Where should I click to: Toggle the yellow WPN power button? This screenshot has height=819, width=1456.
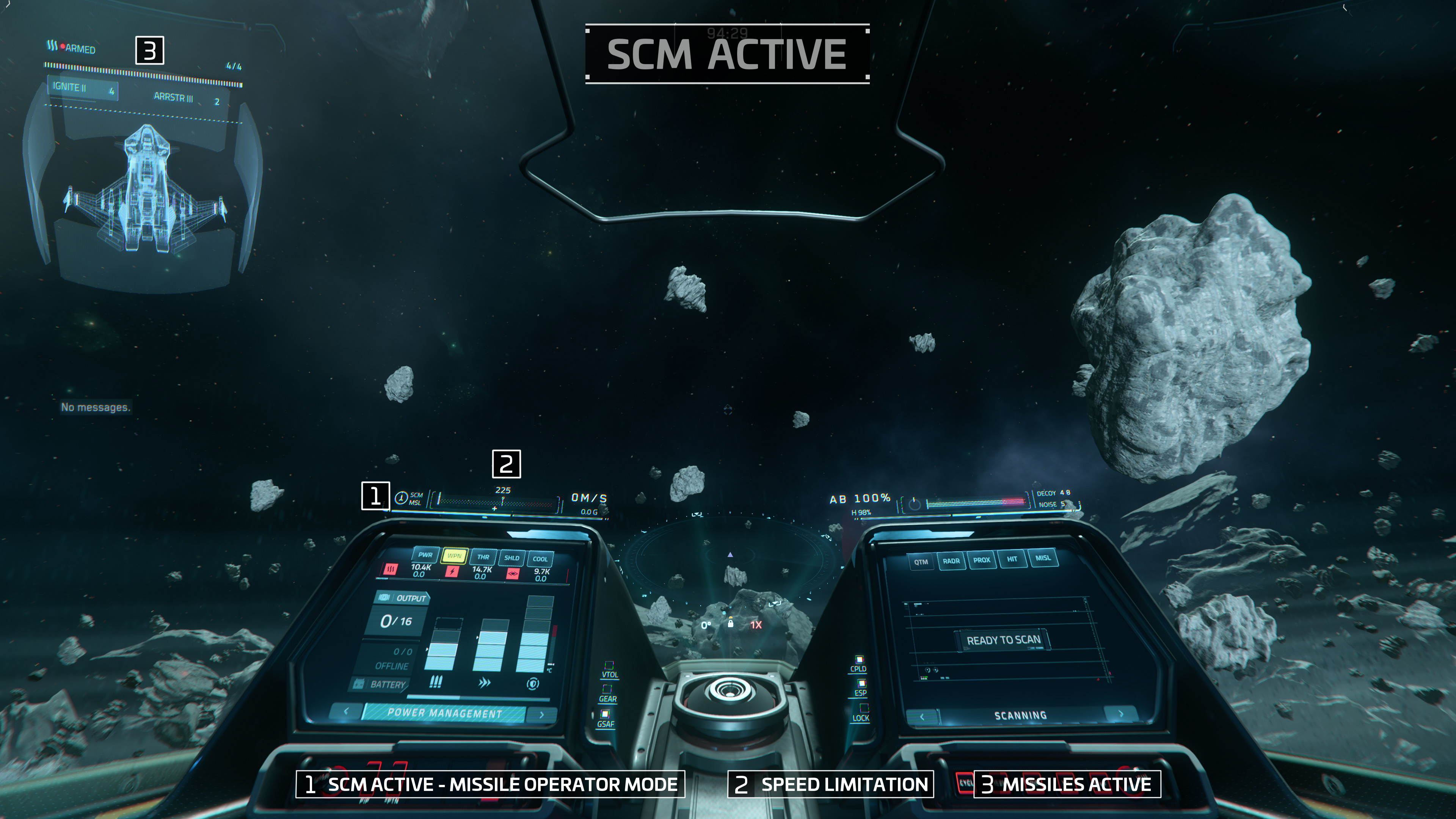(x=454, y=555)
